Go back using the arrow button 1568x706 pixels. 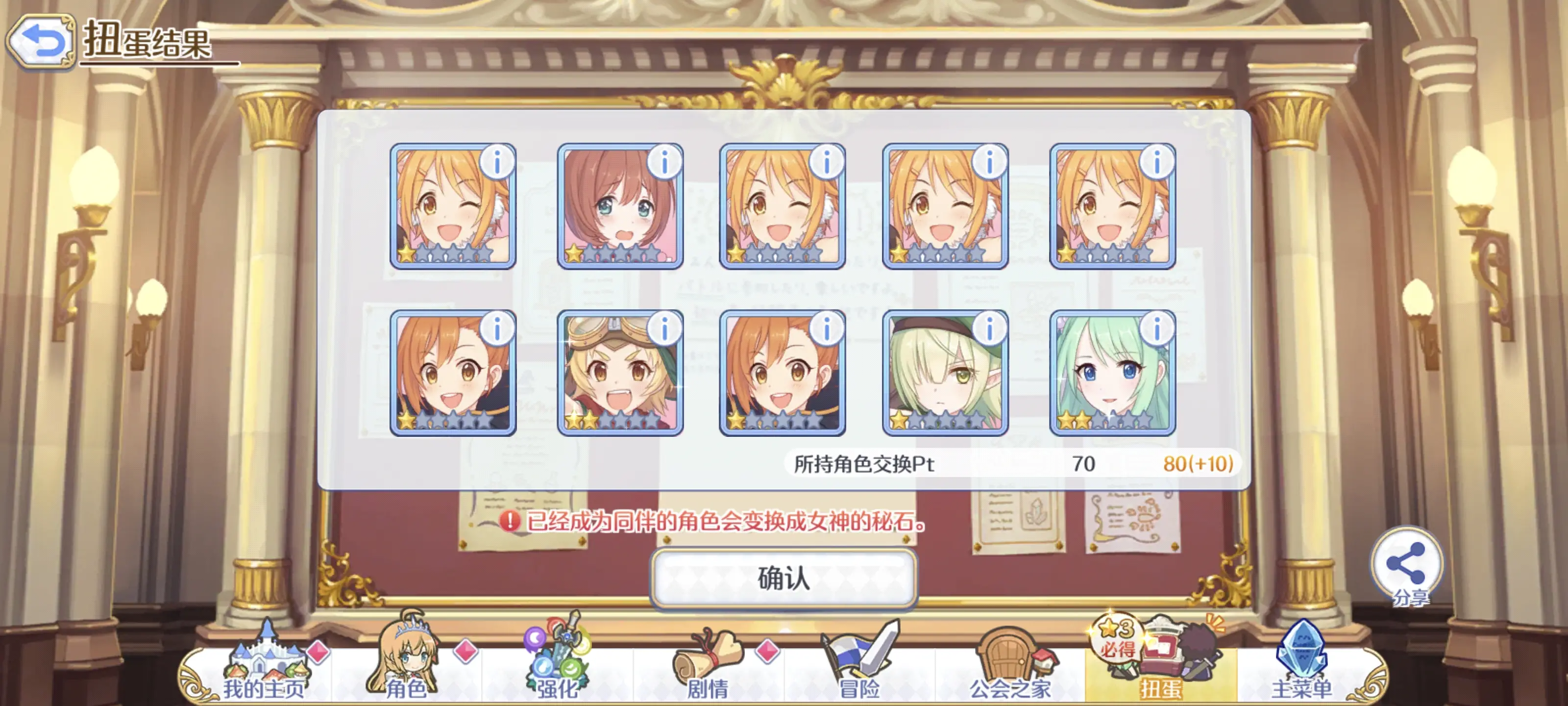click(41, 41)
